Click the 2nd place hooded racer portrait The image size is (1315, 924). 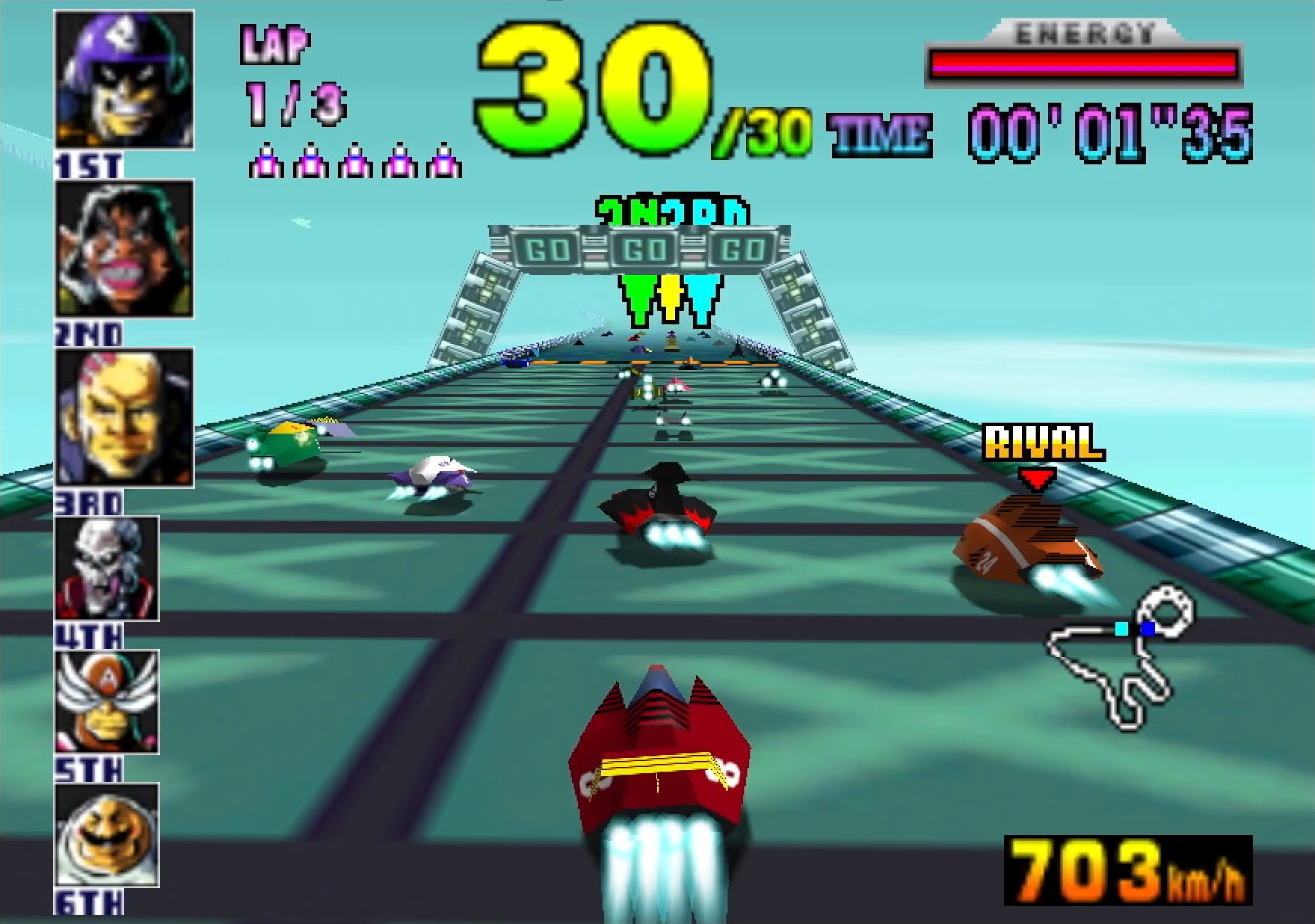point(124,249)
